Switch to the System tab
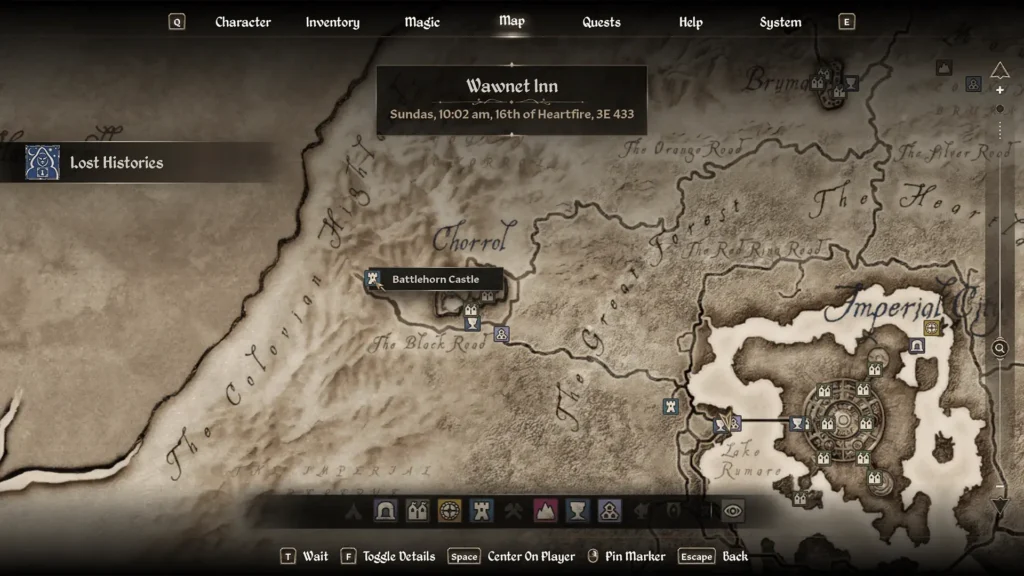This screenshot has height=576, width=1024. (x=780, y=22)
